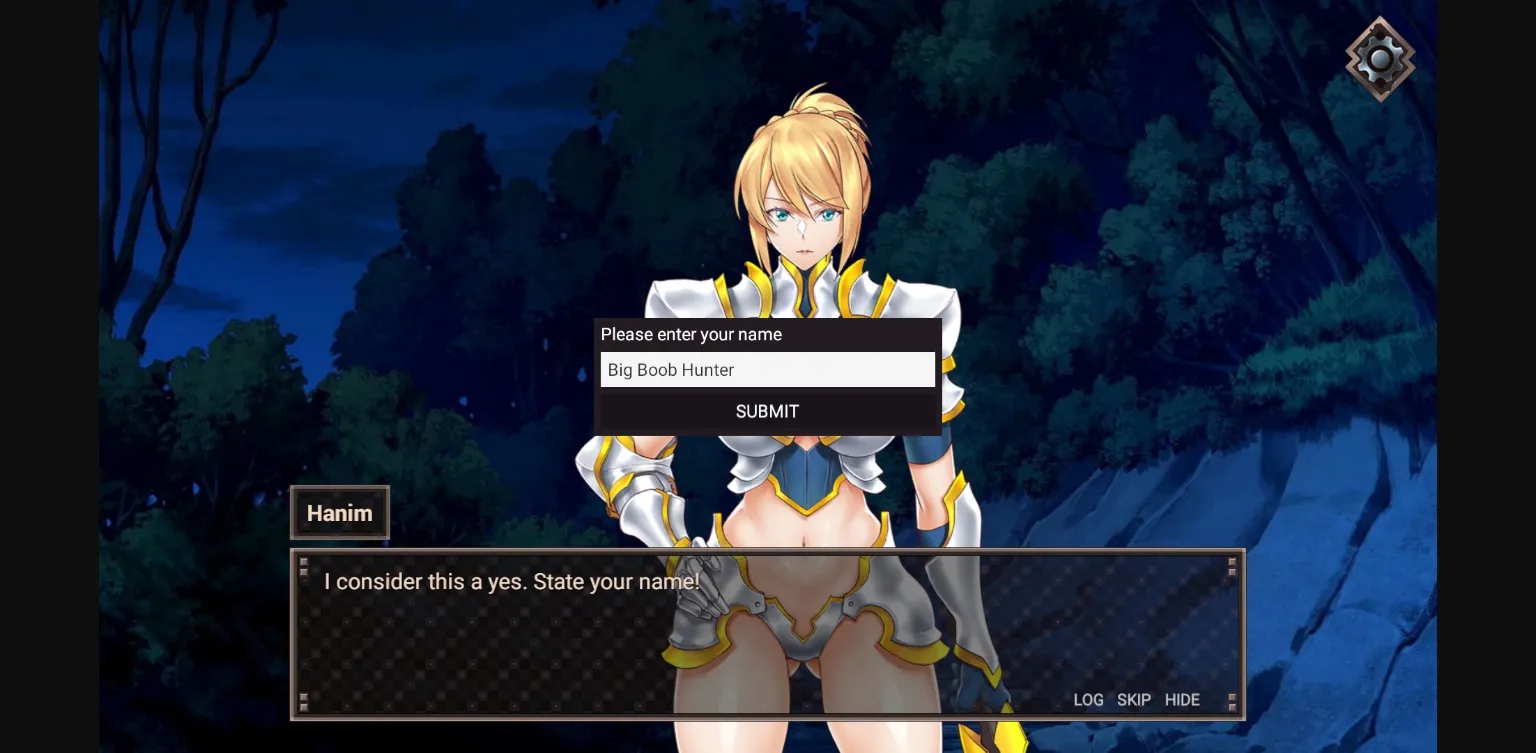Toggle dialogue box visibility with HIDE

click(x=1182, y=700)
